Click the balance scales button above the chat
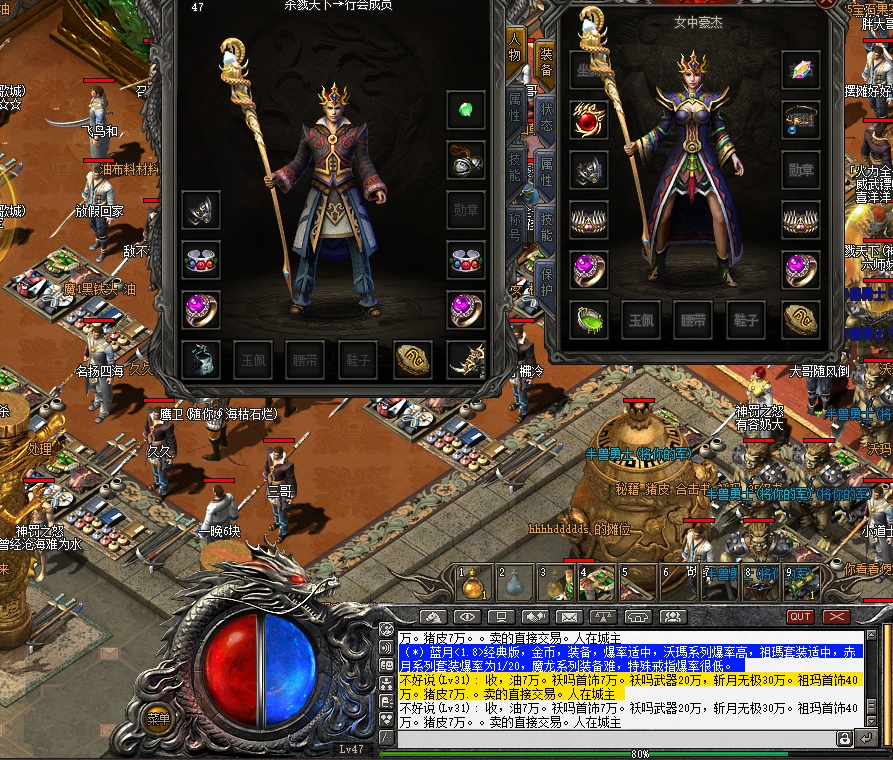Viewport: 893px width, 760px height. coord(602,617)
